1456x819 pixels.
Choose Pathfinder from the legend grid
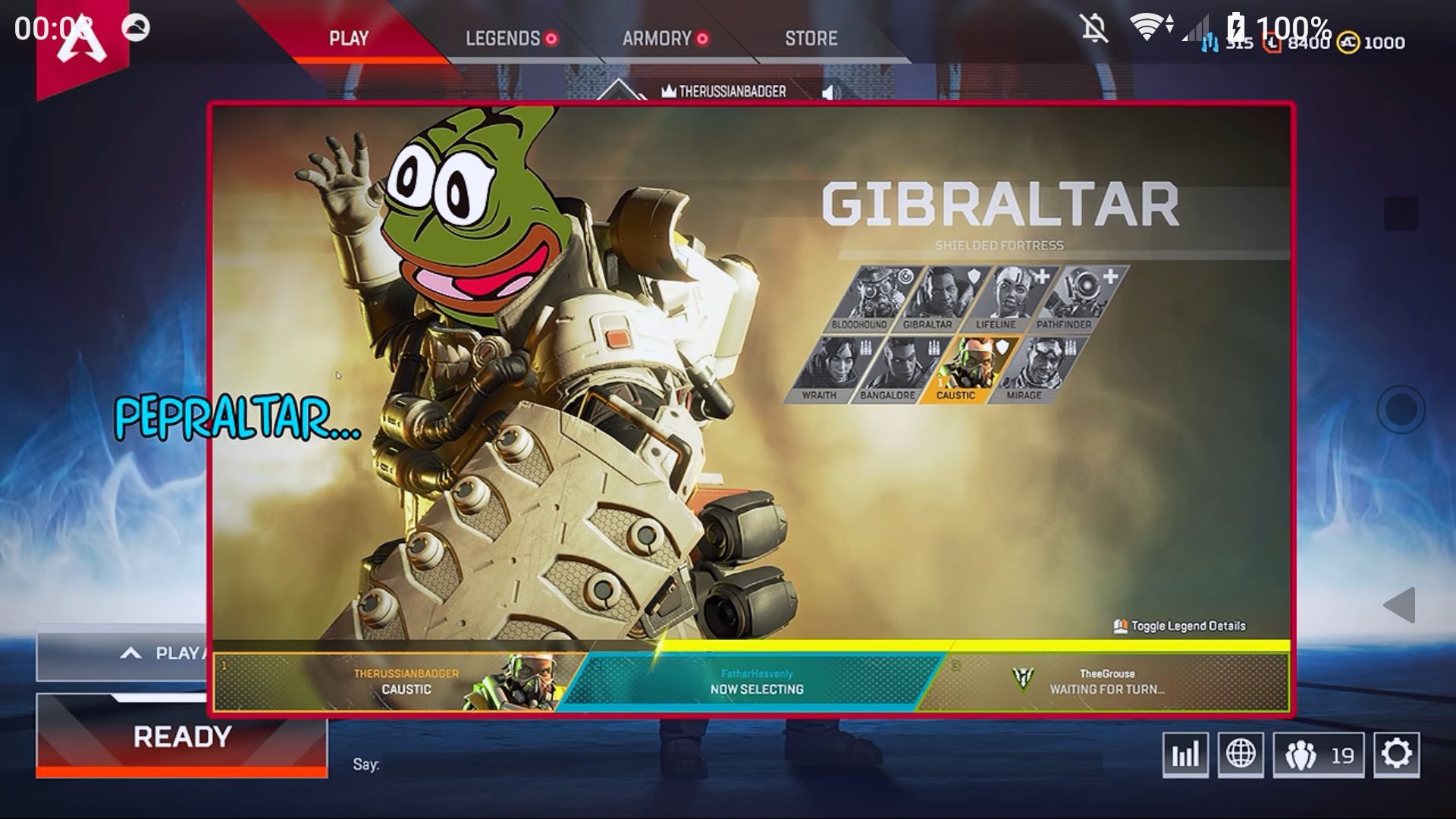click(x=1083, y=296)
